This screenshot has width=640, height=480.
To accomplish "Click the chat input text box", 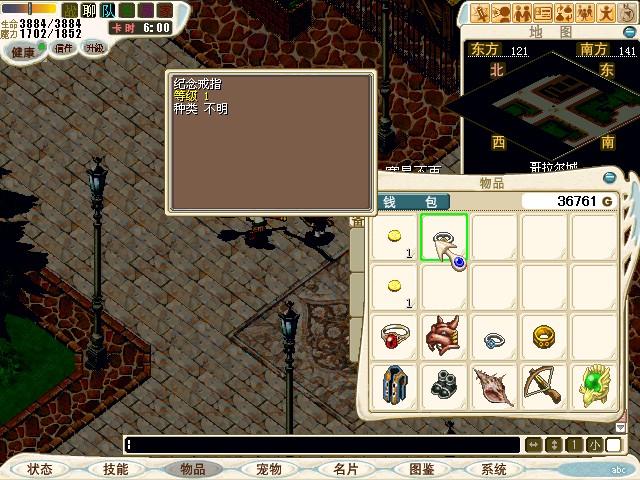I will click(320, 444).
